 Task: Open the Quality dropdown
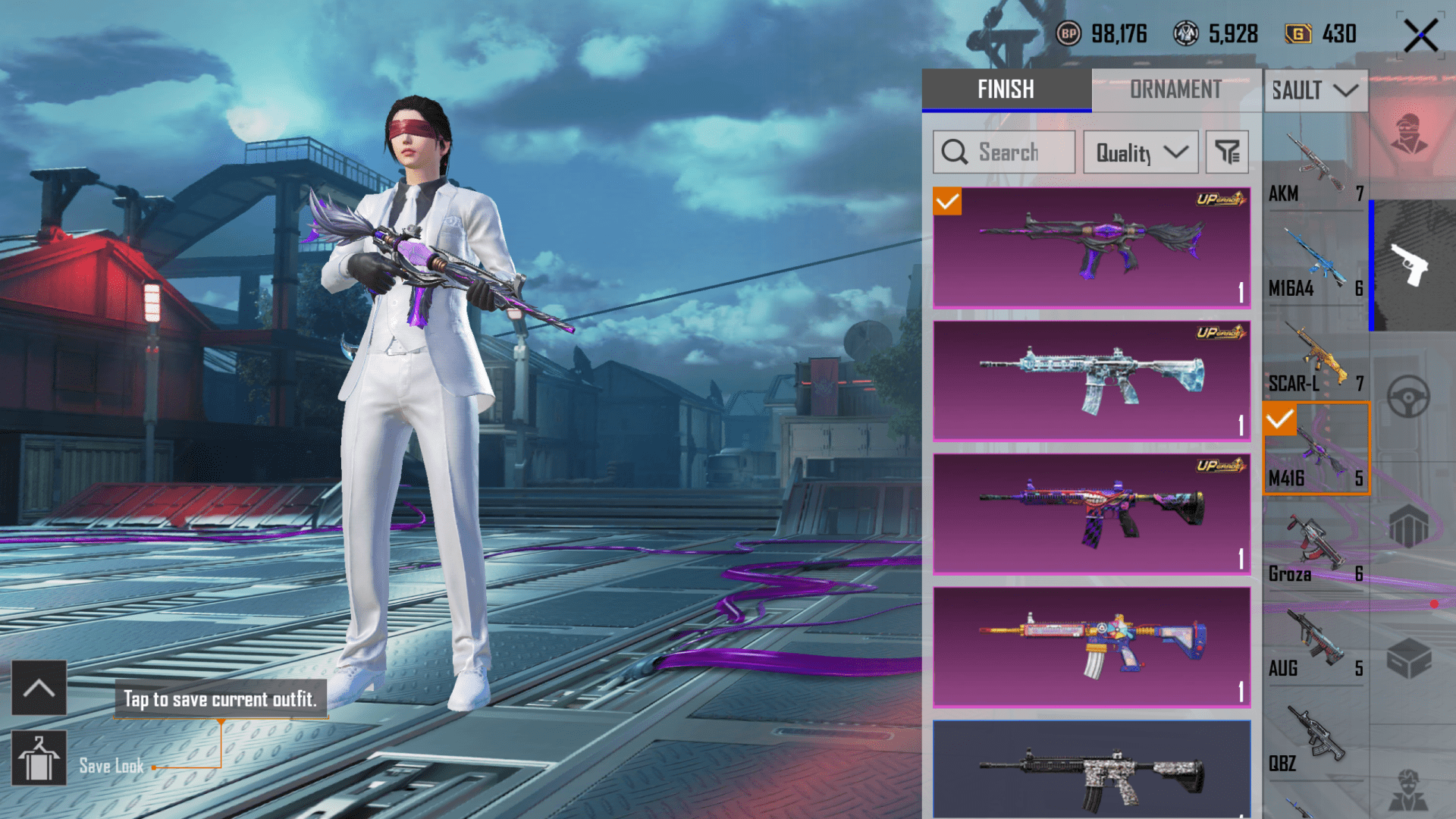click(x=1141, y=152)
